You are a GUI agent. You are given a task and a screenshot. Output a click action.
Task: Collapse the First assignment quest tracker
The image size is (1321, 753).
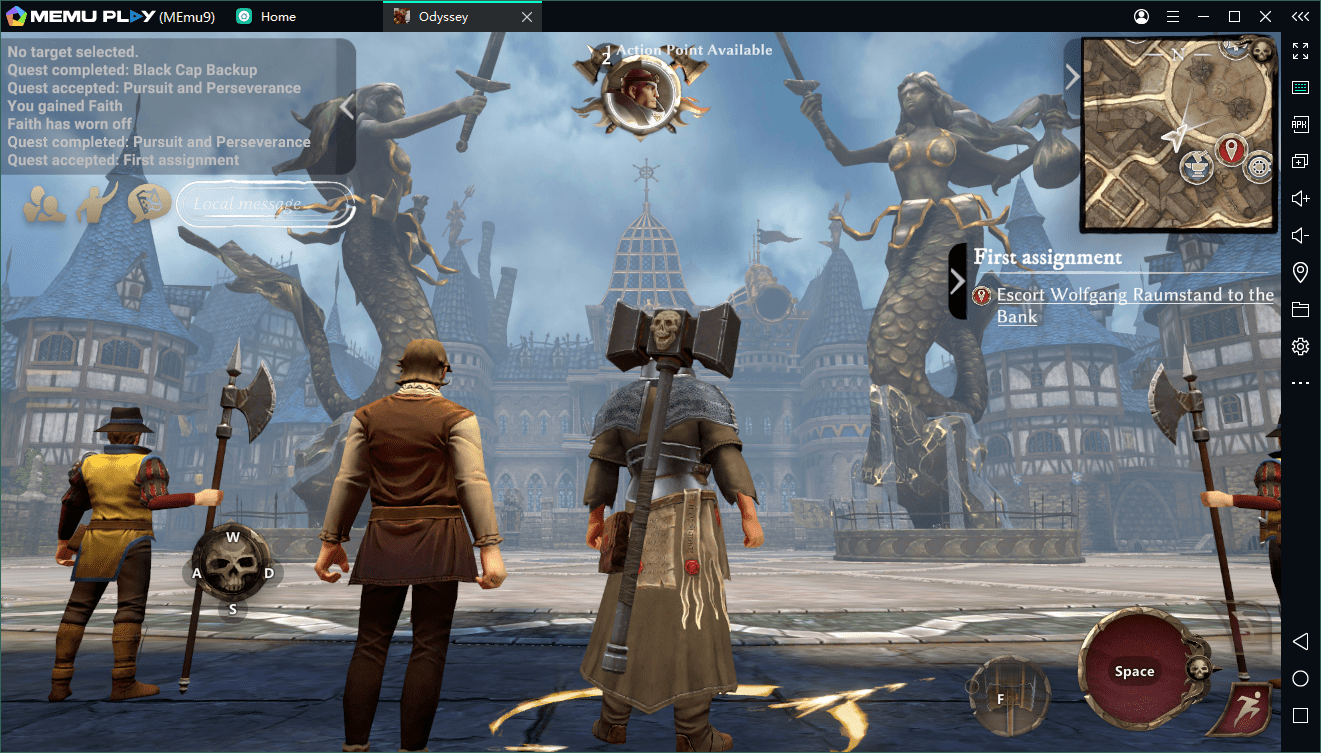tap(957, 281)
